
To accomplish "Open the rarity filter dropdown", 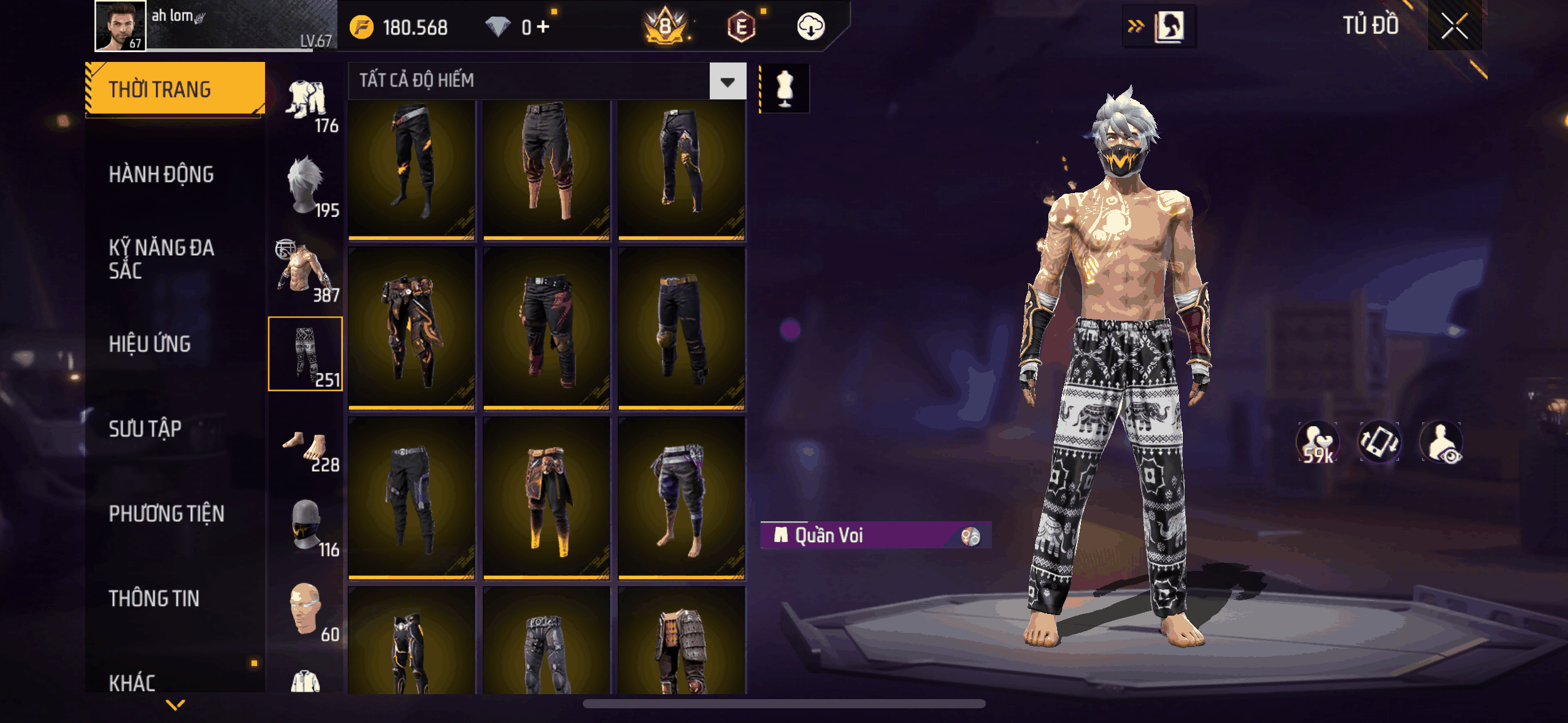I will point(728,82).
